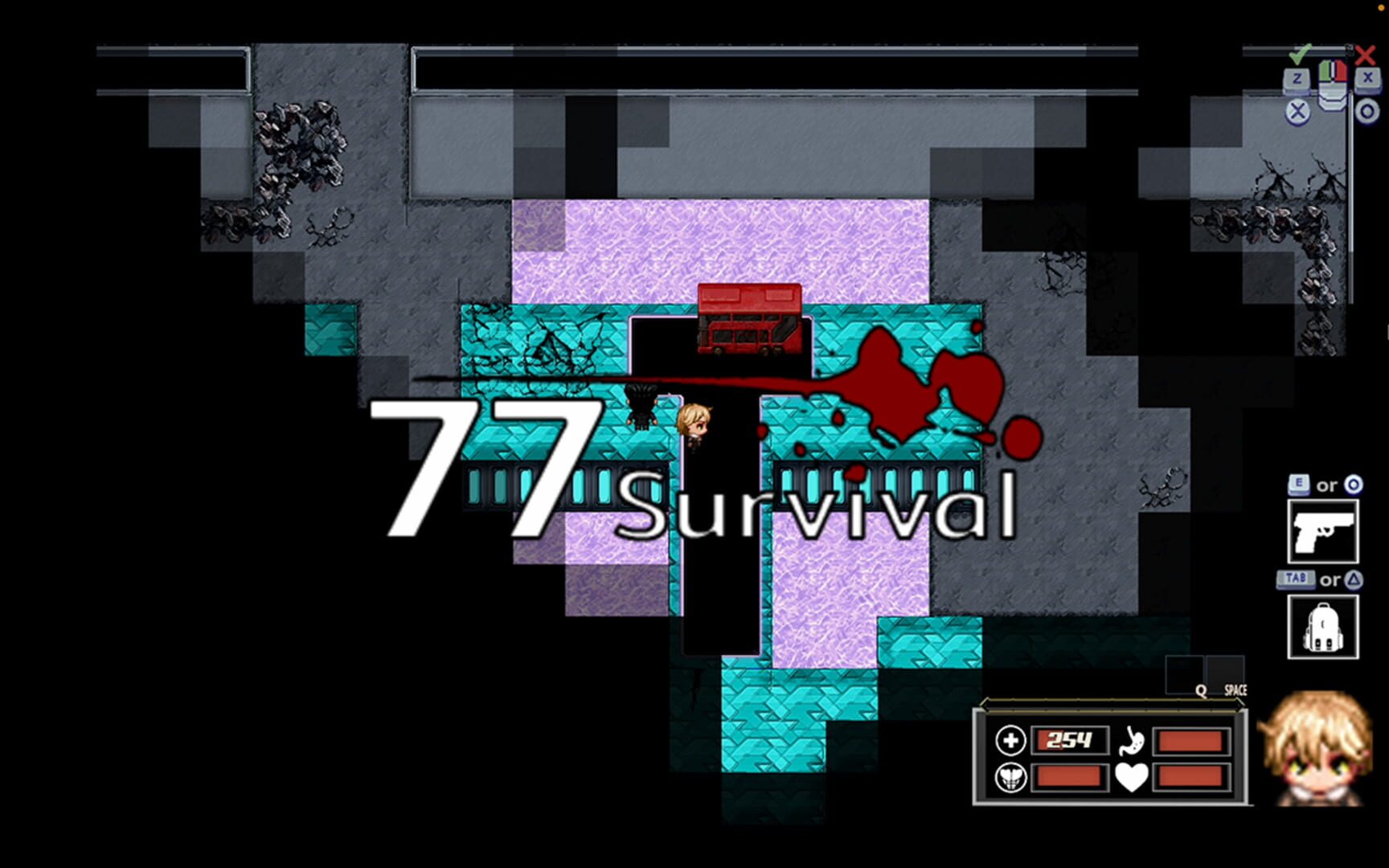Screen dimensions: 1389x868
Task: Expand the pistol equipment panel
Action: tap(1324, 530)
